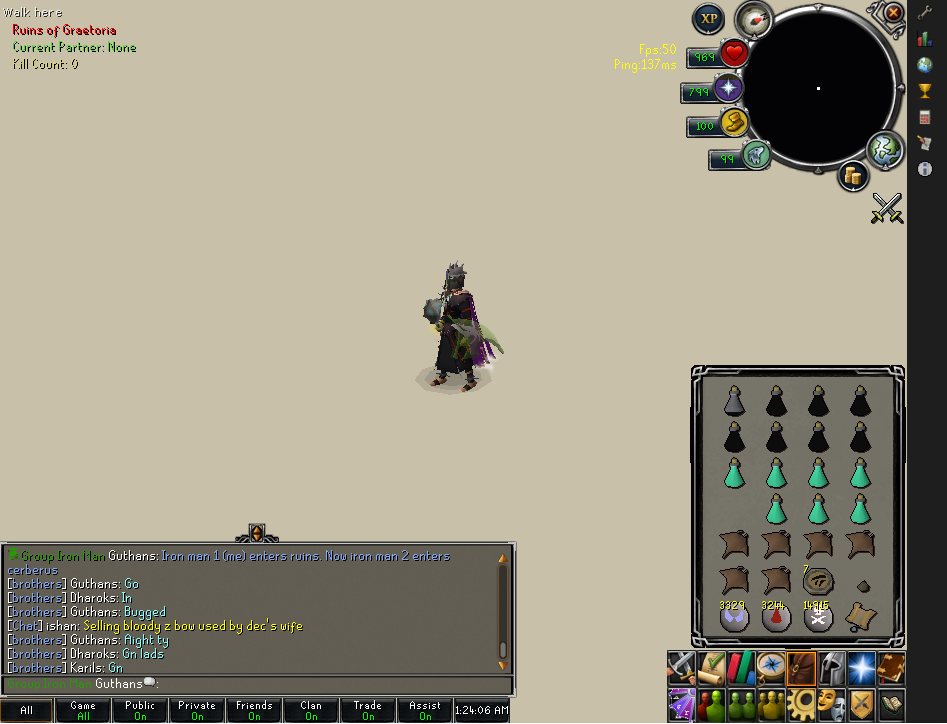
Task: Open the world map globe
Action: (x=884, y=149)
